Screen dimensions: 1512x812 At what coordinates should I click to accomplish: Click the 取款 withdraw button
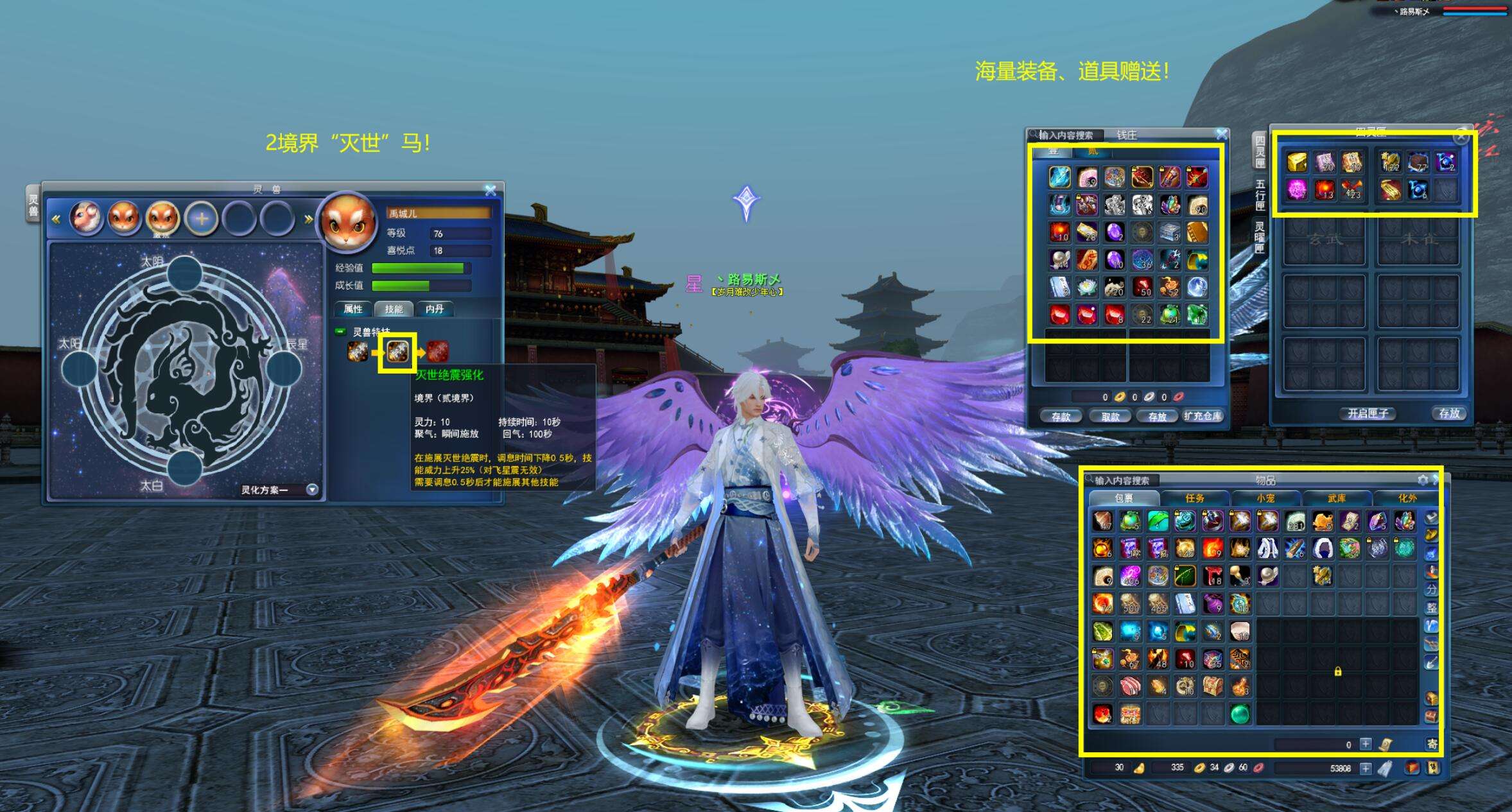(1110, 417)
